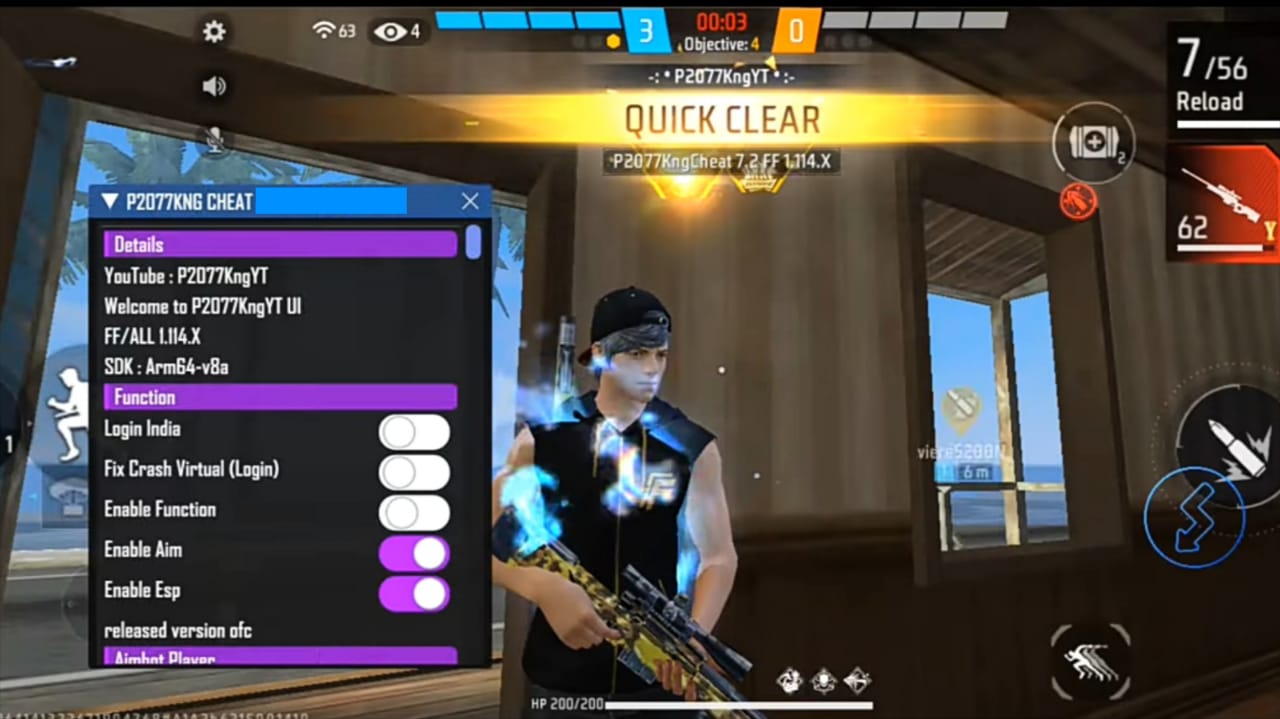Select the purple Function section header
The width and height of the screenshot is (1280, 719).
pyautogui.click(x=280, y=397)
